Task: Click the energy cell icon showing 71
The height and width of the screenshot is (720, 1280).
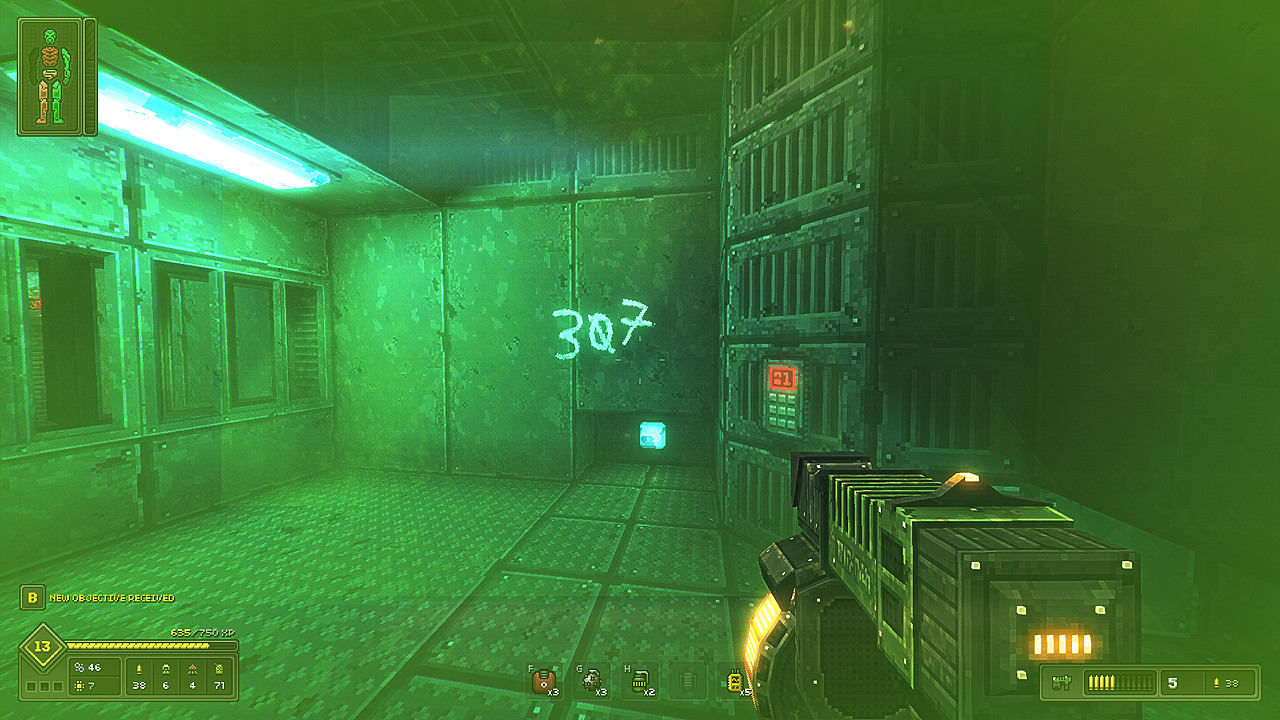Action: point(218,669)
